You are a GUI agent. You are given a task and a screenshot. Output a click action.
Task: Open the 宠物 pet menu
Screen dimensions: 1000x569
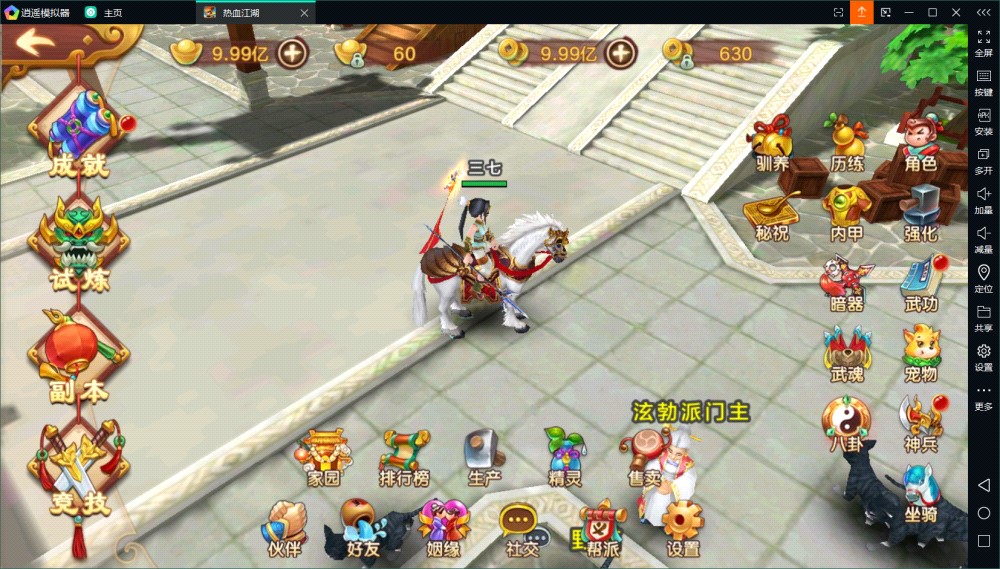pos(920,353)
